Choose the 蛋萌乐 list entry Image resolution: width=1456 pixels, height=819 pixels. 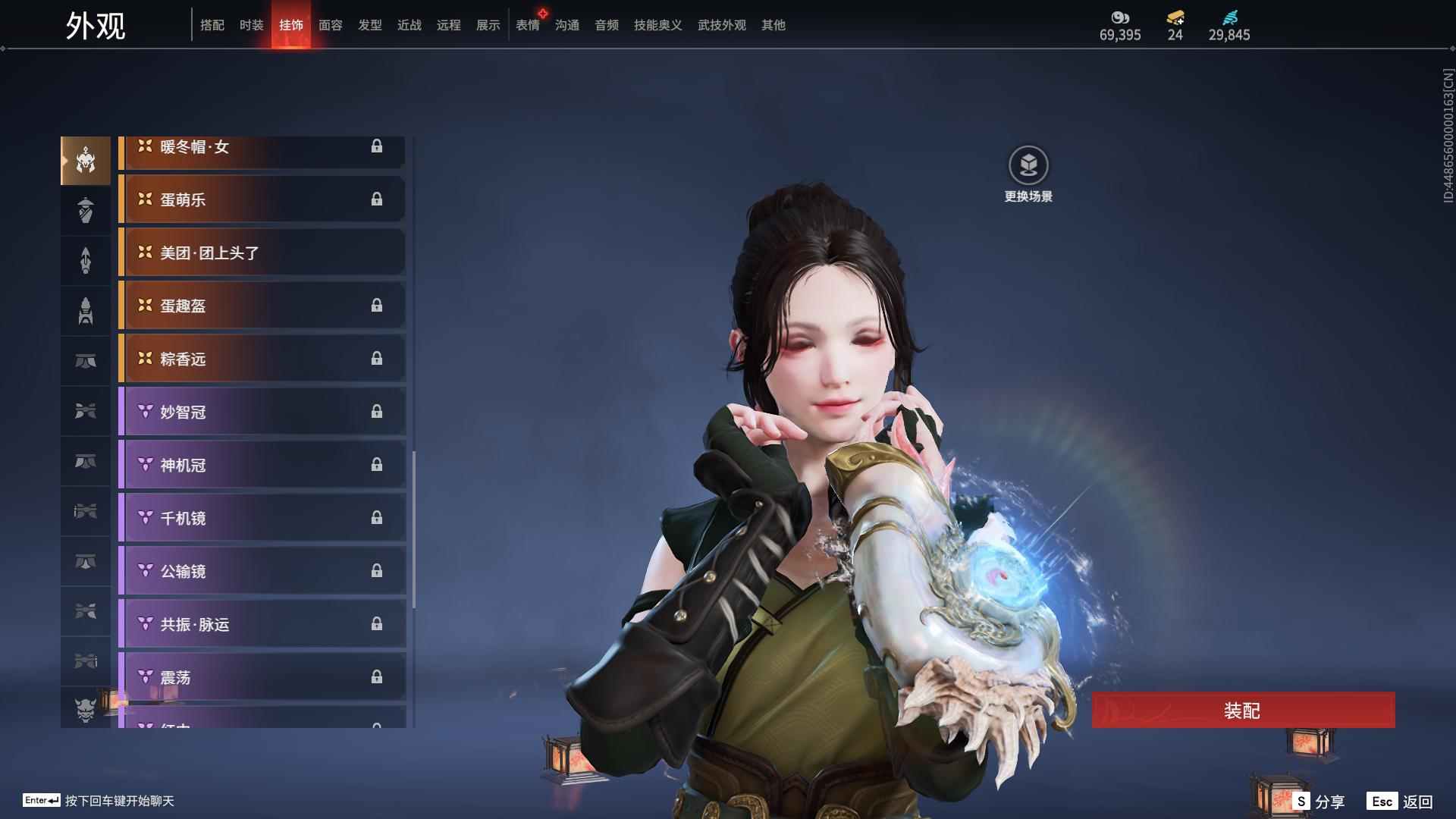point(262,199)
